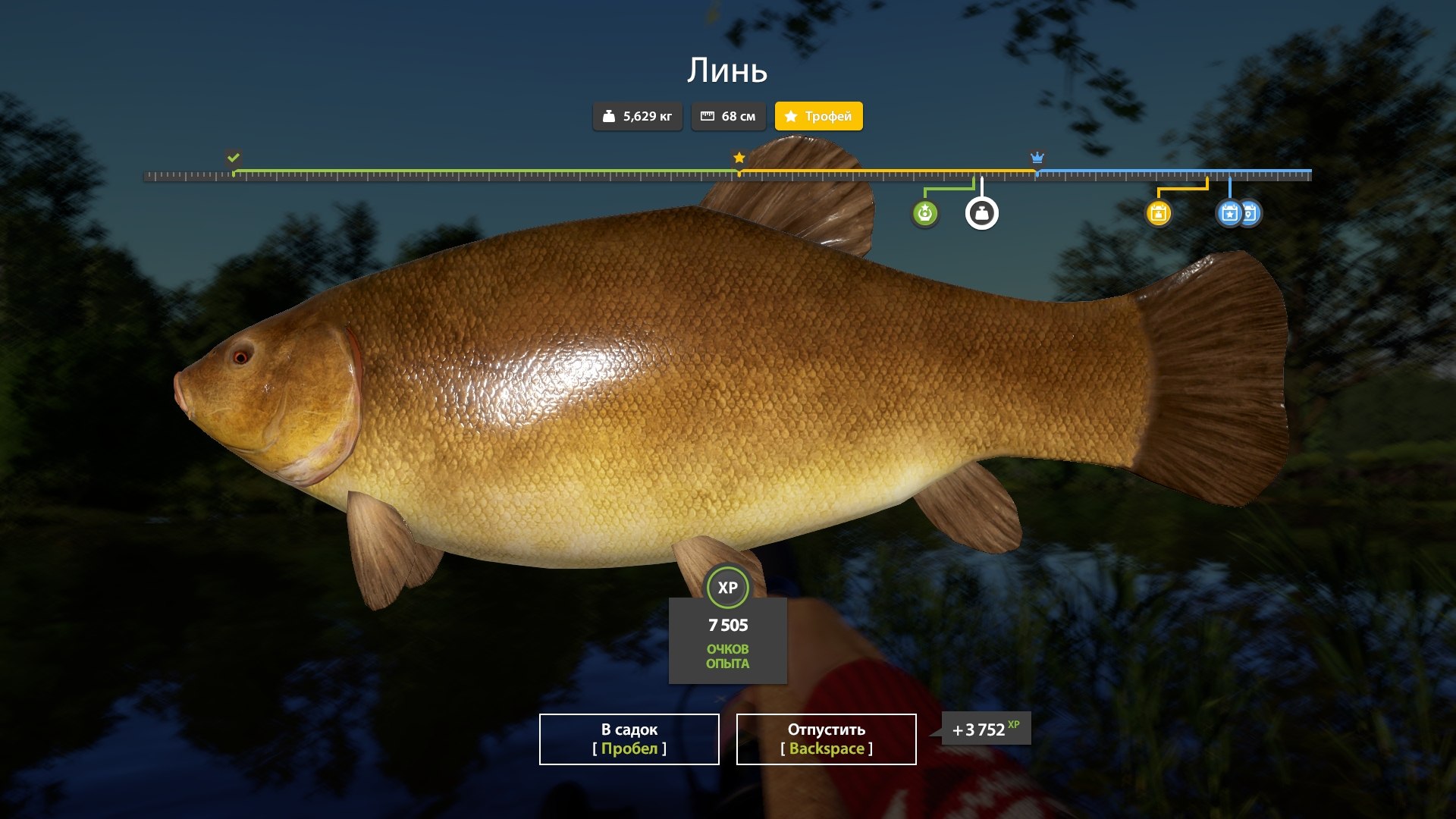Select the yellow calendar weight record marker
The height and width of the screenshot is (819, 1456).
[1158, 213]
